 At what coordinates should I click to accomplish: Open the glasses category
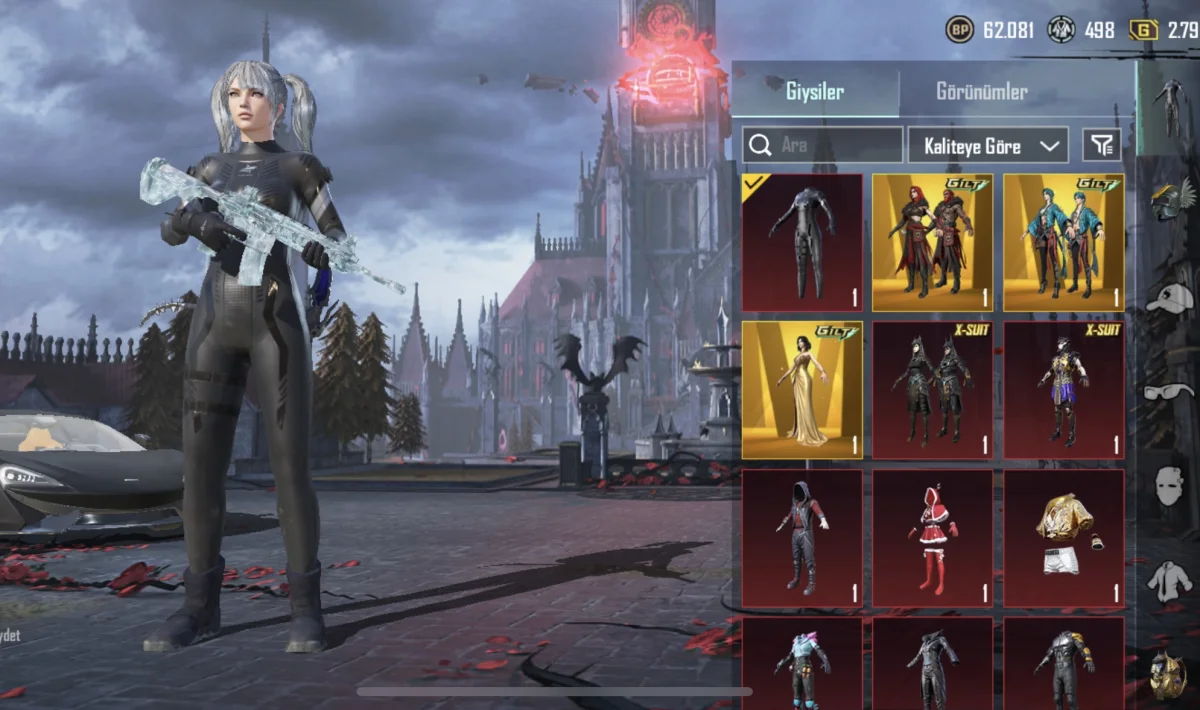[1168, 390]
